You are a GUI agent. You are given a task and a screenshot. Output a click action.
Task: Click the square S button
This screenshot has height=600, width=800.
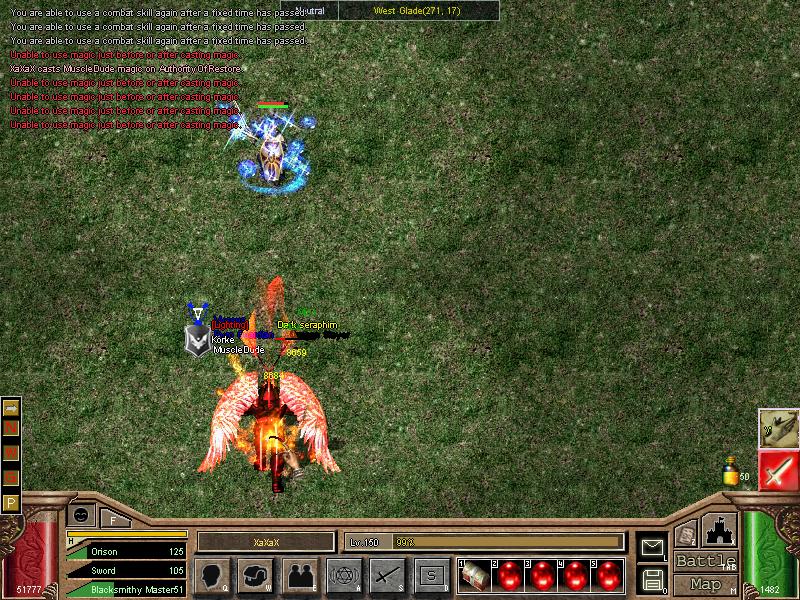[x=431, y=576]
